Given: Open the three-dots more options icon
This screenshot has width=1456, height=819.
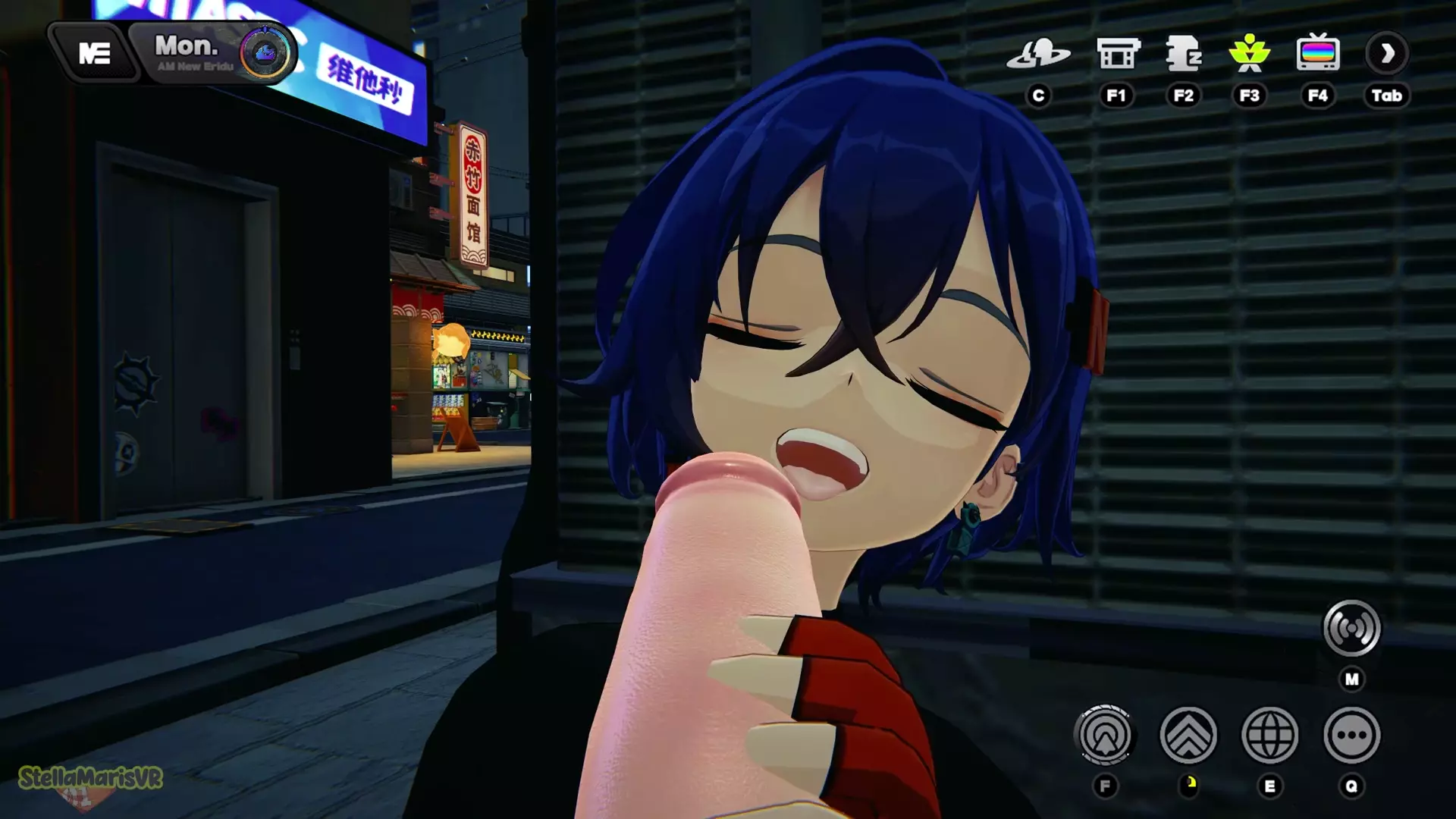Looking at the screenshot, I should pyautogui.click(x=1351, y=735).
